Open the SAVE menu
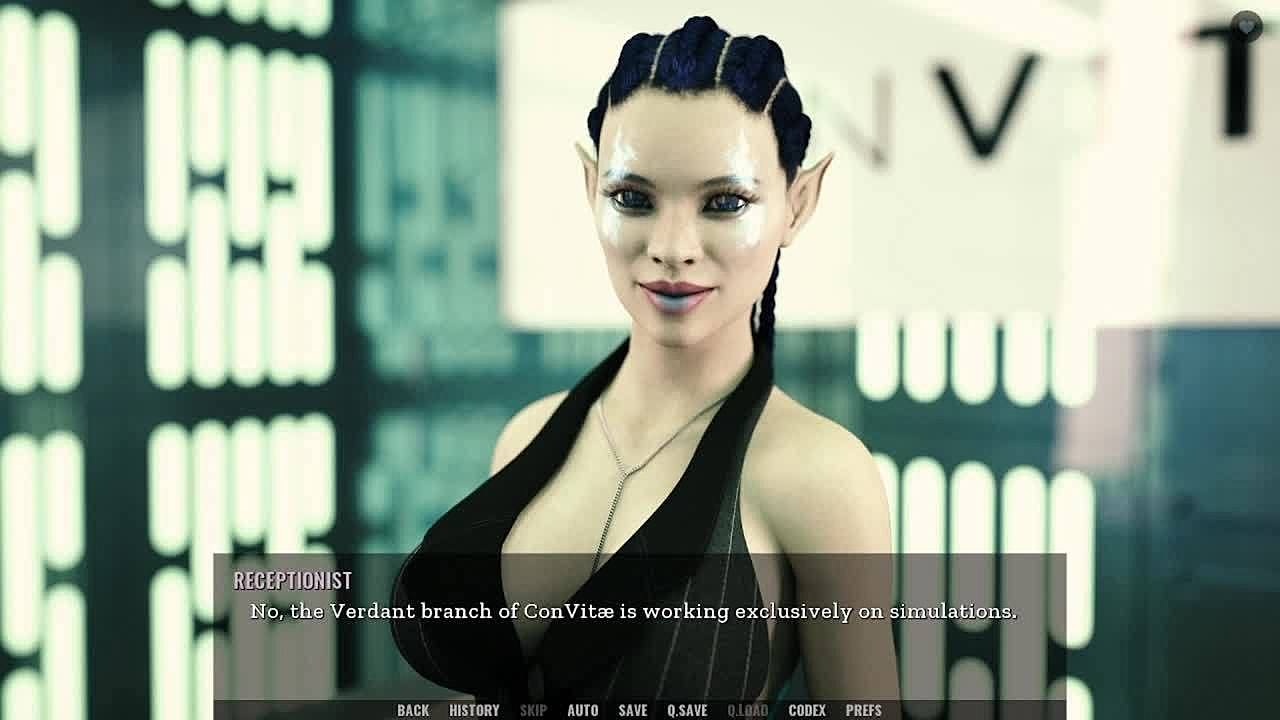Image resolution: width=1280 pixels, height=720 pixels. tap(633, 710)
